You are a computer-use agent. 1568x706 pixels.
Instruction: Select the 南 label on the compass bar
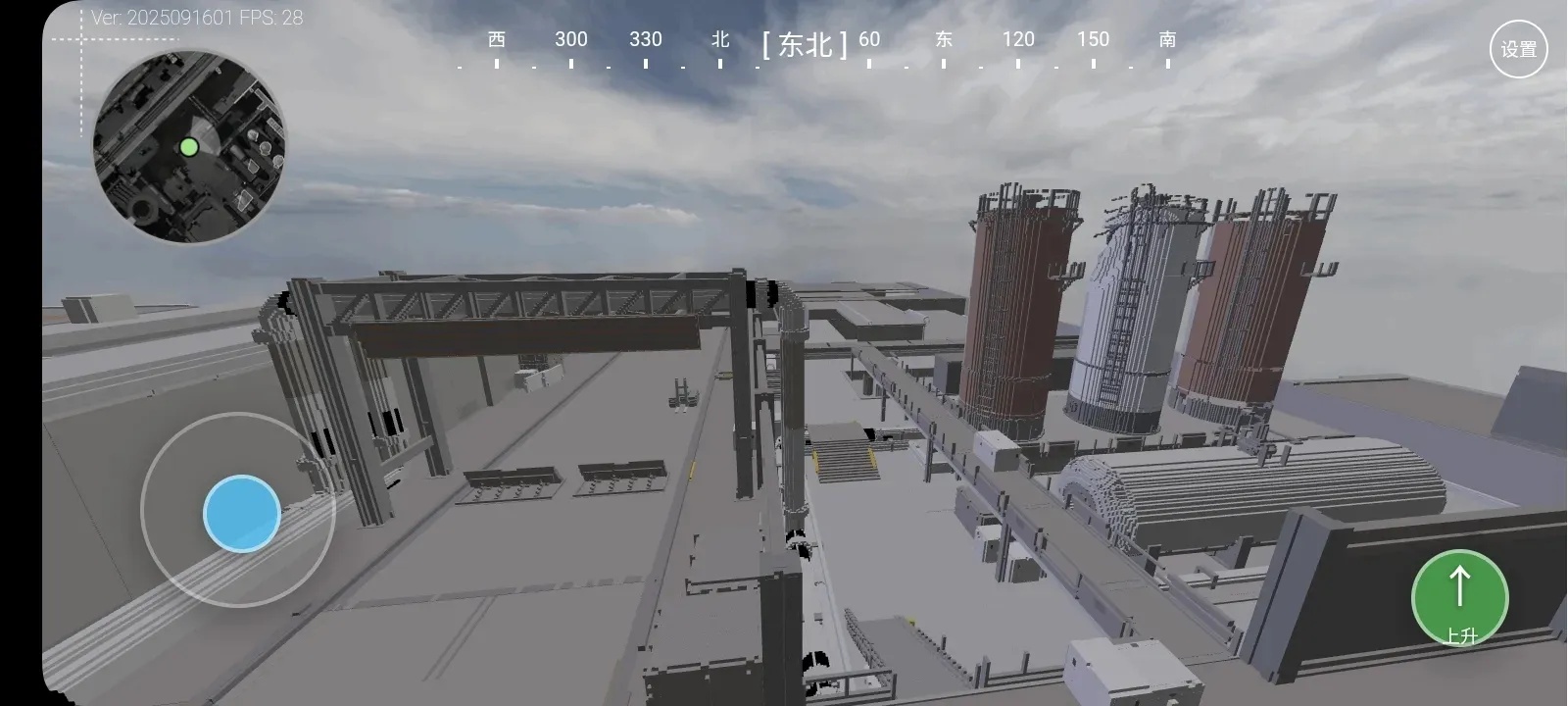point(1167,39)
